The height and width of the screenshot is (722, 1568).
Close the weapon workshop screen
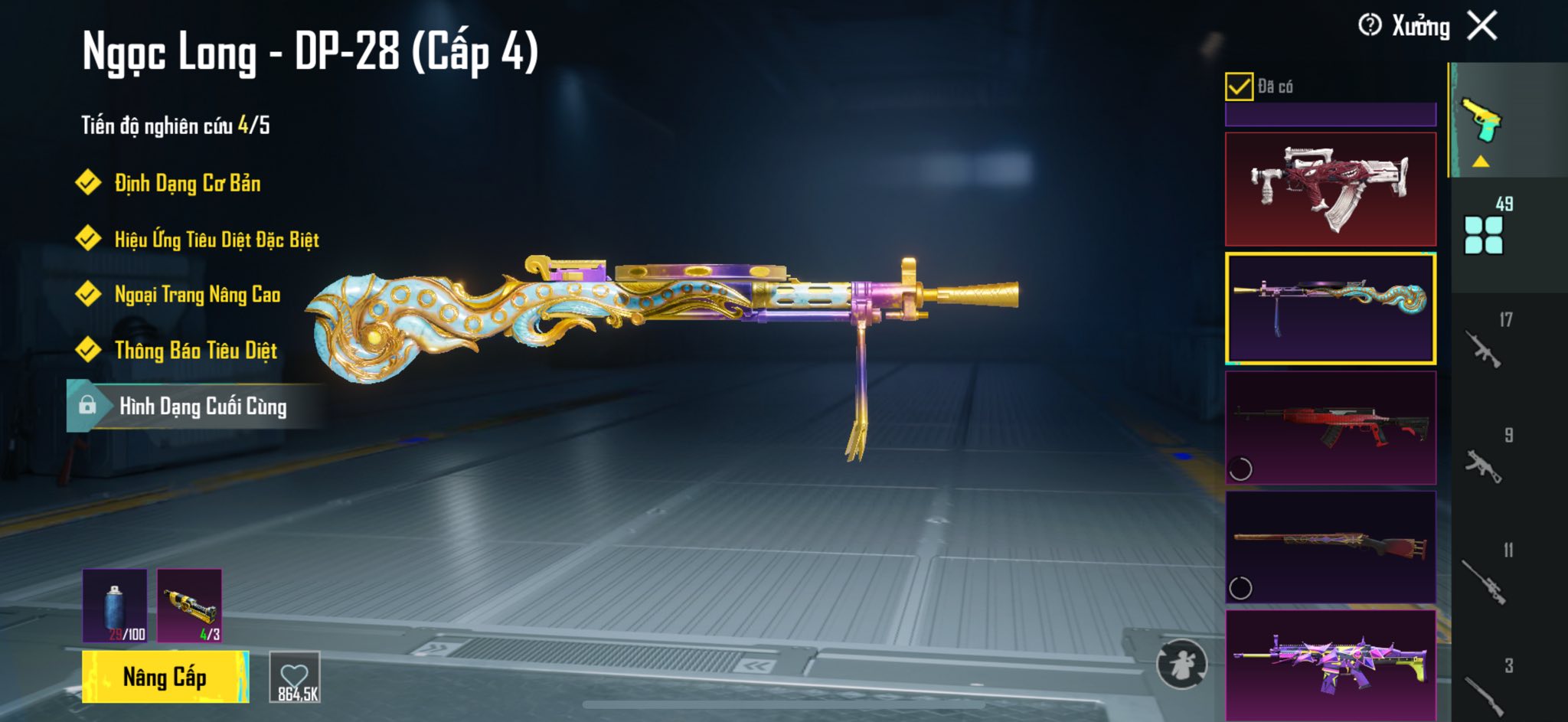point(1482,26)
